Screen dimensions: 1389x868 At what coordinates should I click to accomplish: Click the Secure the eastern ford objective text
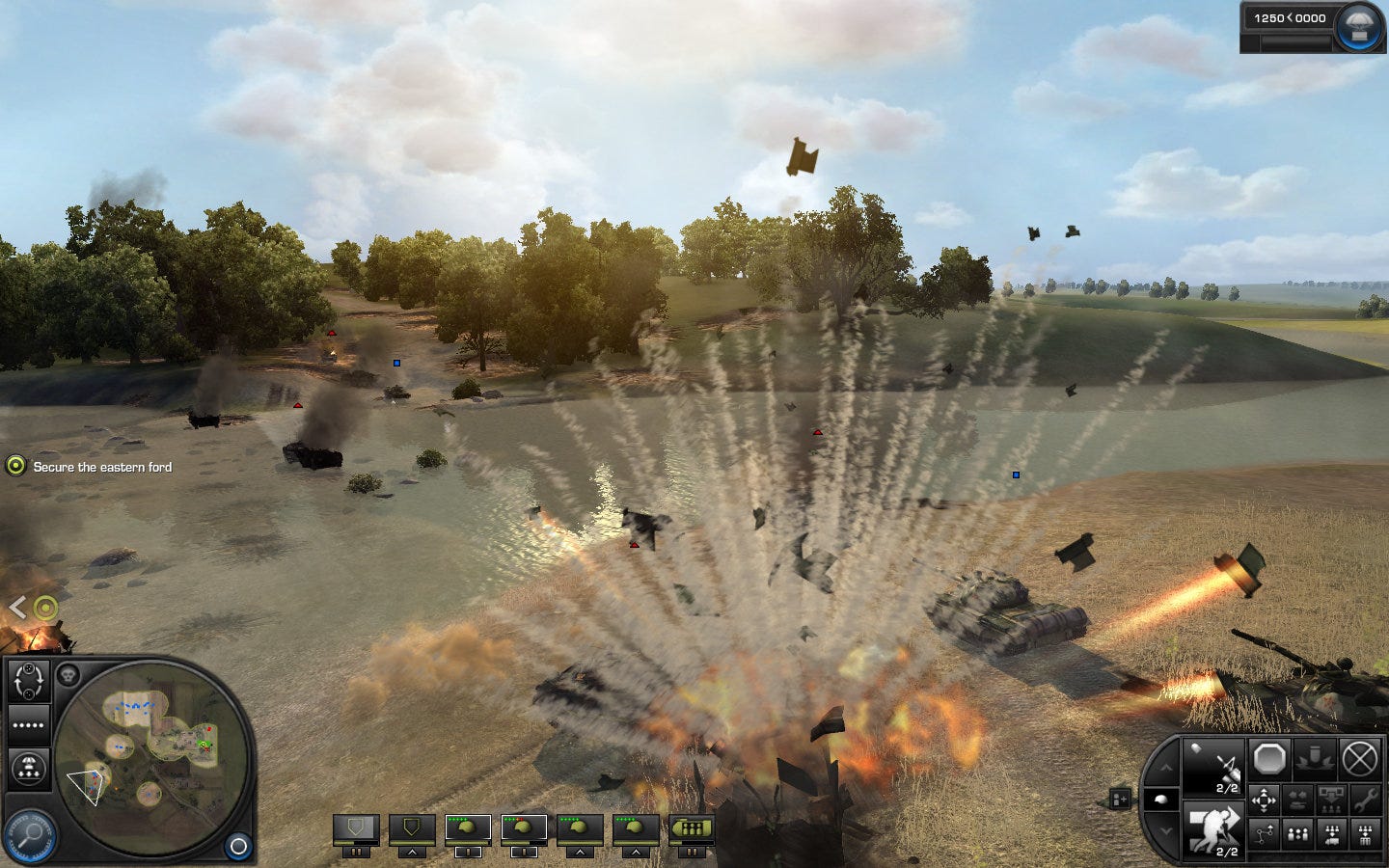click(101, 467)
